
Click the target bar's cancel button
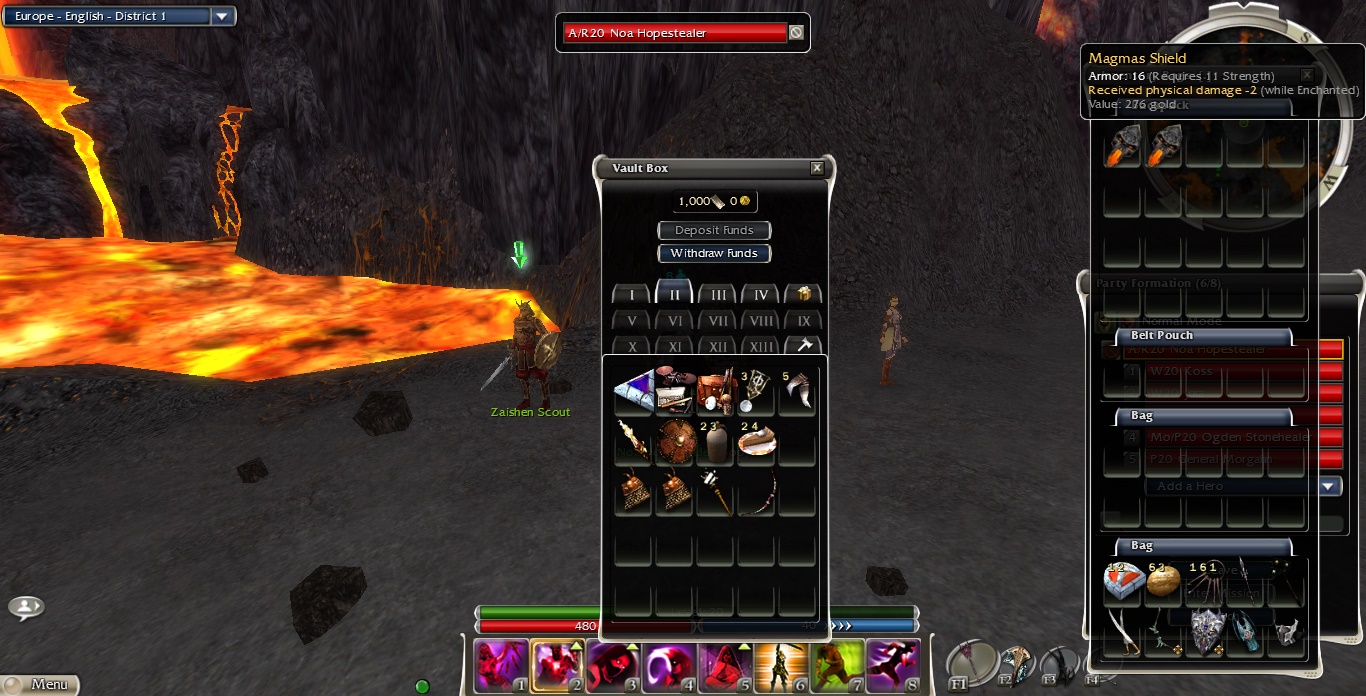(x=796, y=33)
